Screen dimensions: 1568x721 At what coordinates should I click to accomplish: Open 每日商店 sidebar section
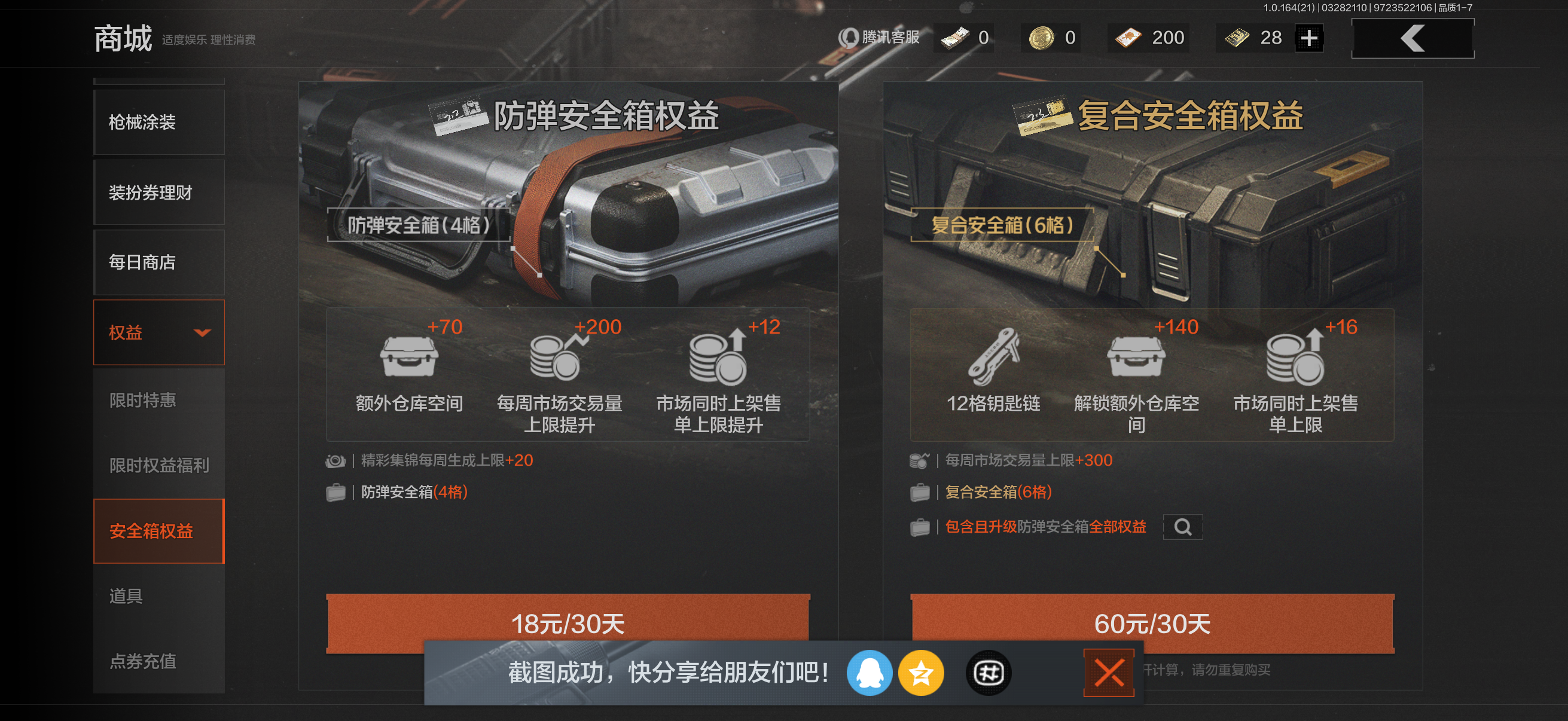tap(158, 262)
